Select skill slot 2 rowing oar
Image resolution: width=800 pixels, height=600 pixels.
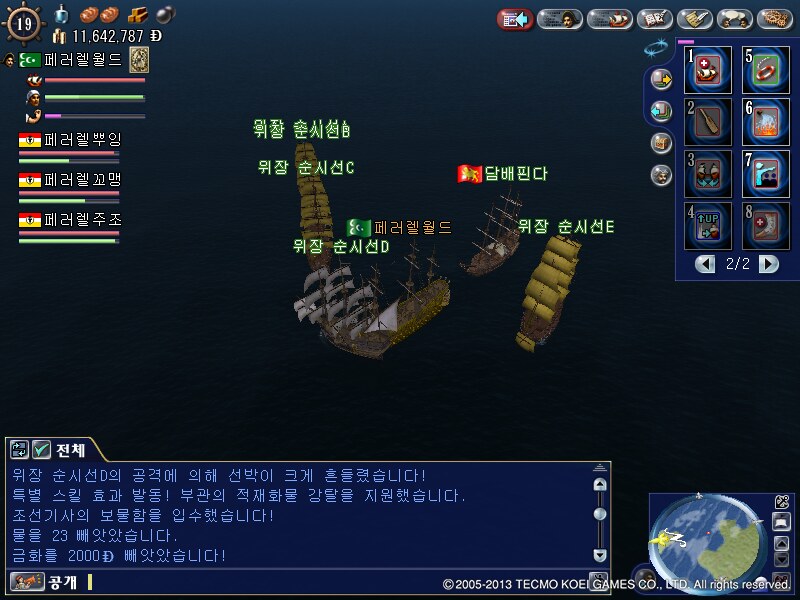[x=709, y=122]
